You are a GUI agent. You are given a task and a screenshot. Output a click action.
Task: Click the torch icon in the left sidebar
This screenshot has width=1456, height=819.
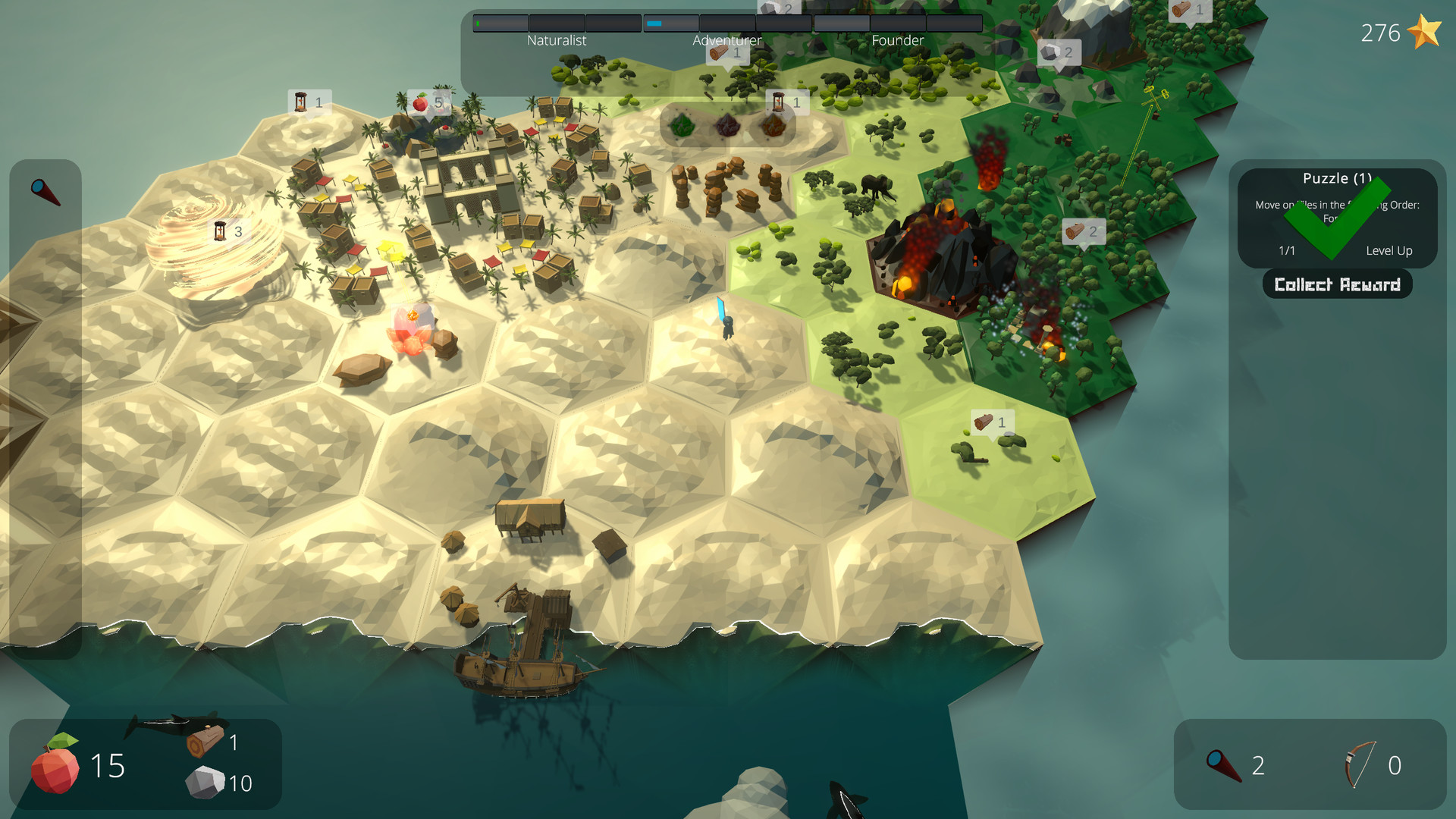44,192
